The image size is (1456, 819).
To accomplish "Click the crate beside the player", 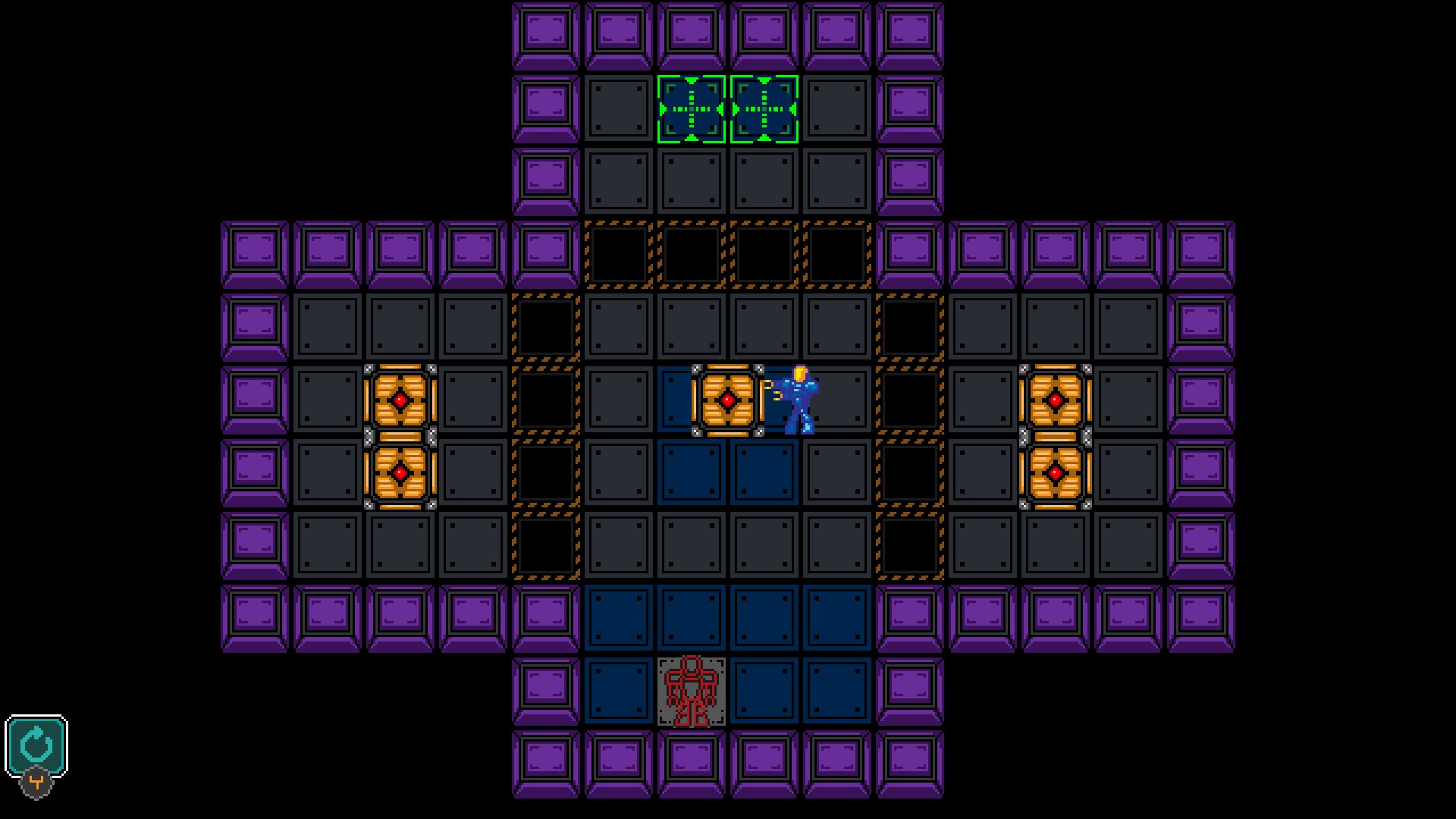I will (728, 398).
